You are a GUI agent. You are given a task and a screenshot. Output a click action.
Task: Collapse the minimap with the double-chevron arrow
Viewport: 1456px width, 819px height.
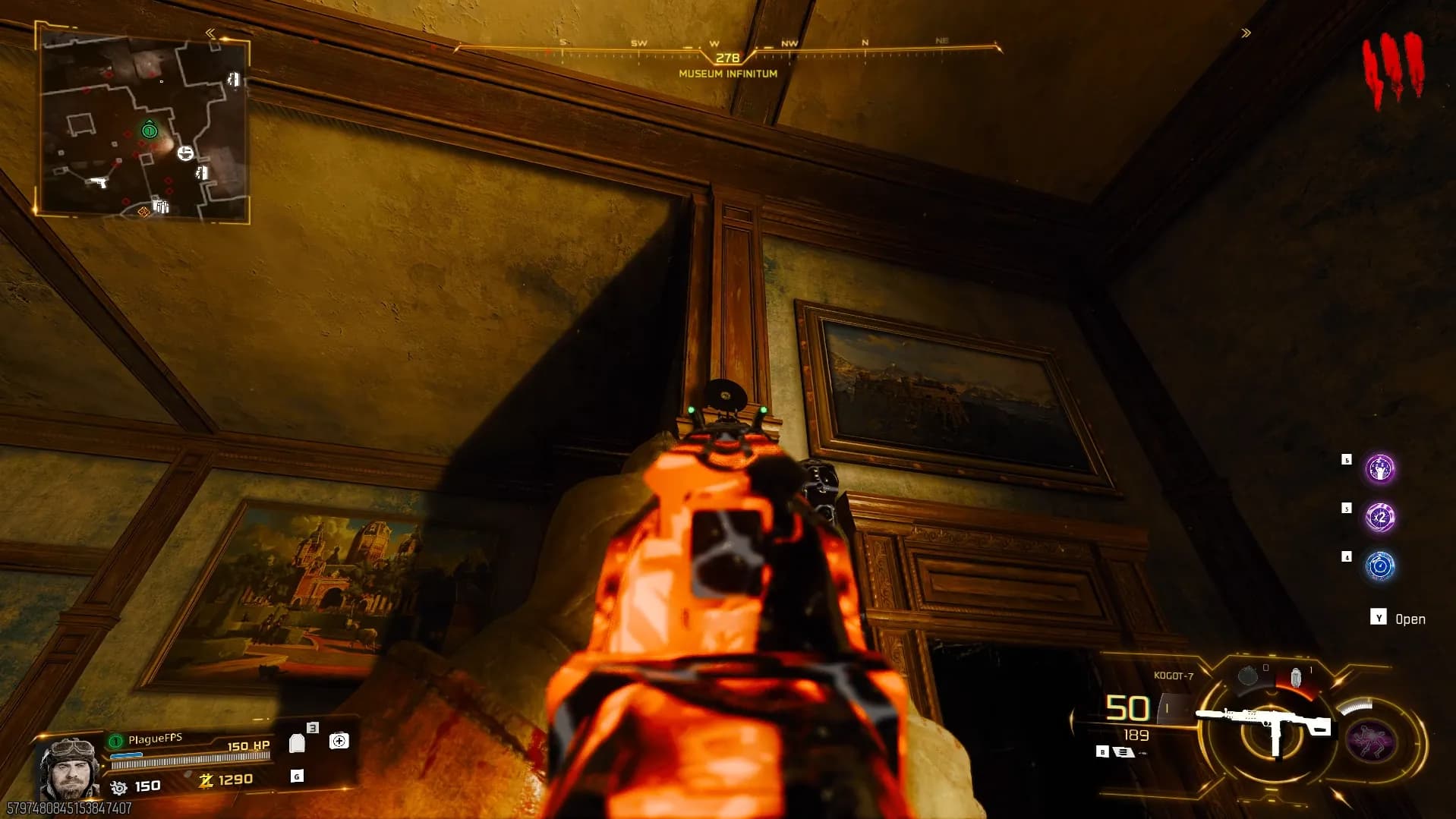point(210,33)
